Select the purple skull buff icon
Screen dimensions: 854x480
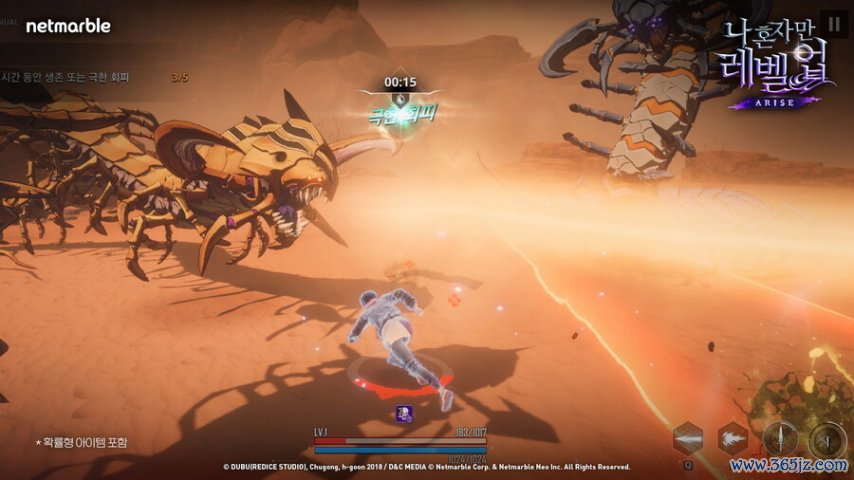402,412
